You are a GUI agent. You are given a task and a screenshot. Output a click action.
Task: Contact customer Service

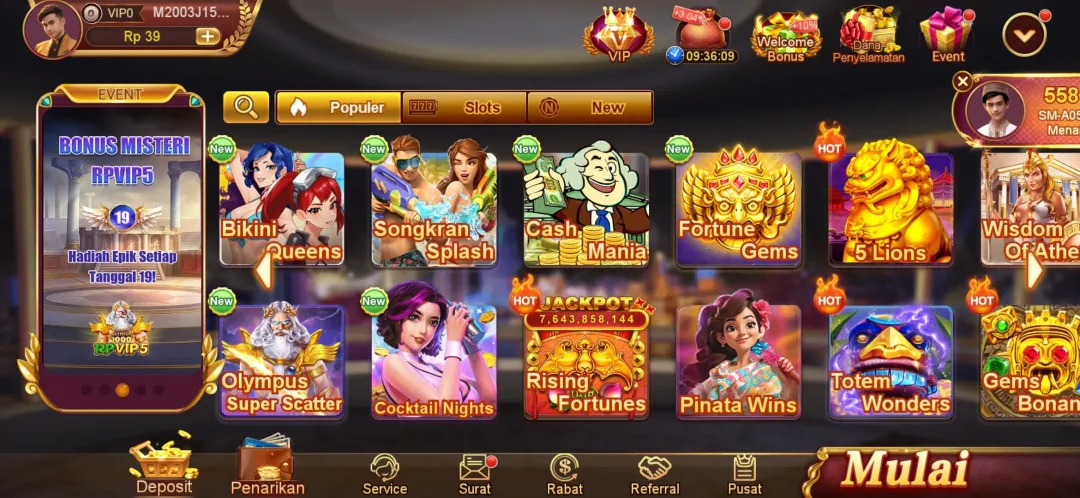pos(384,473)
